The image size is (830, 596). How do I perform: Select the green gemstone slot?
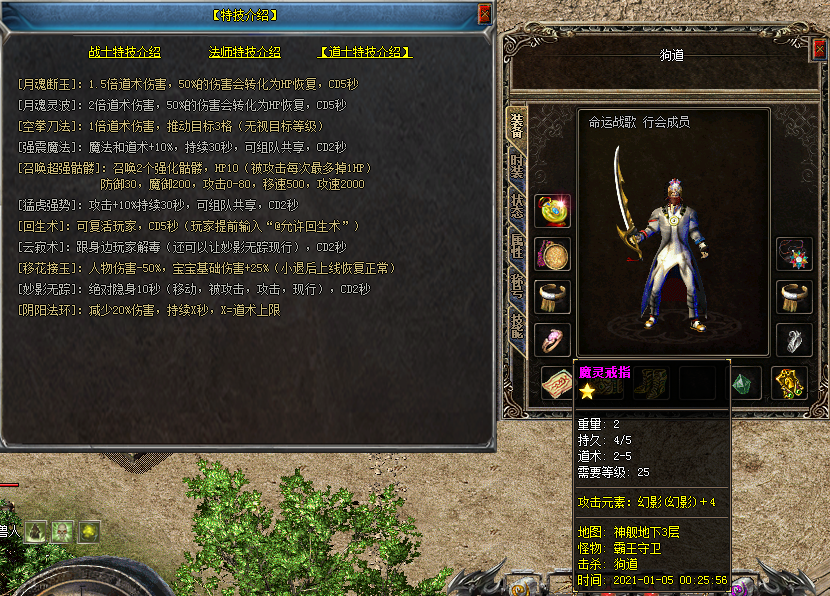[744, 384]
